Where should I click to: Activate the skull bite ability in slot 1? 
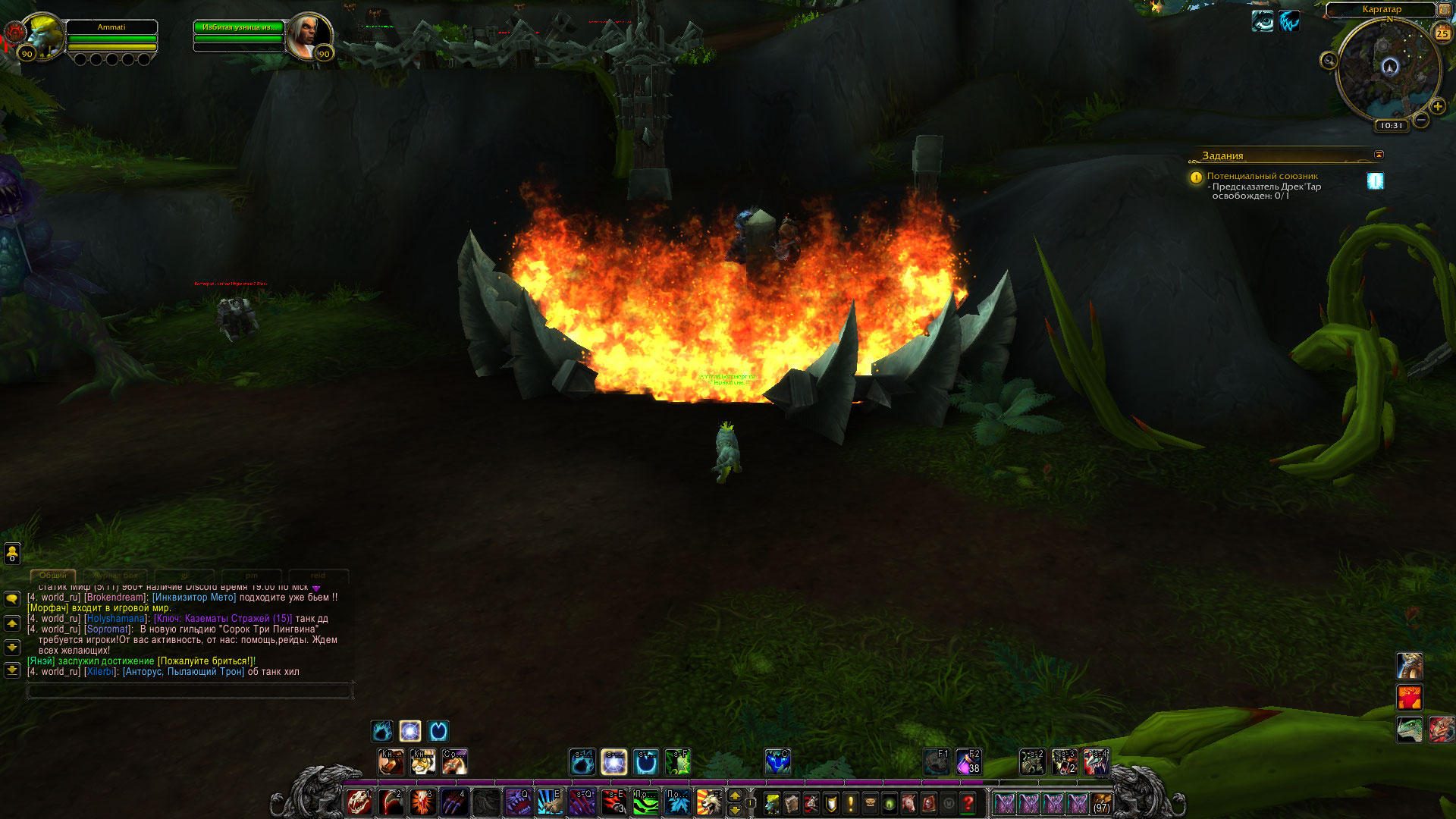359,802
